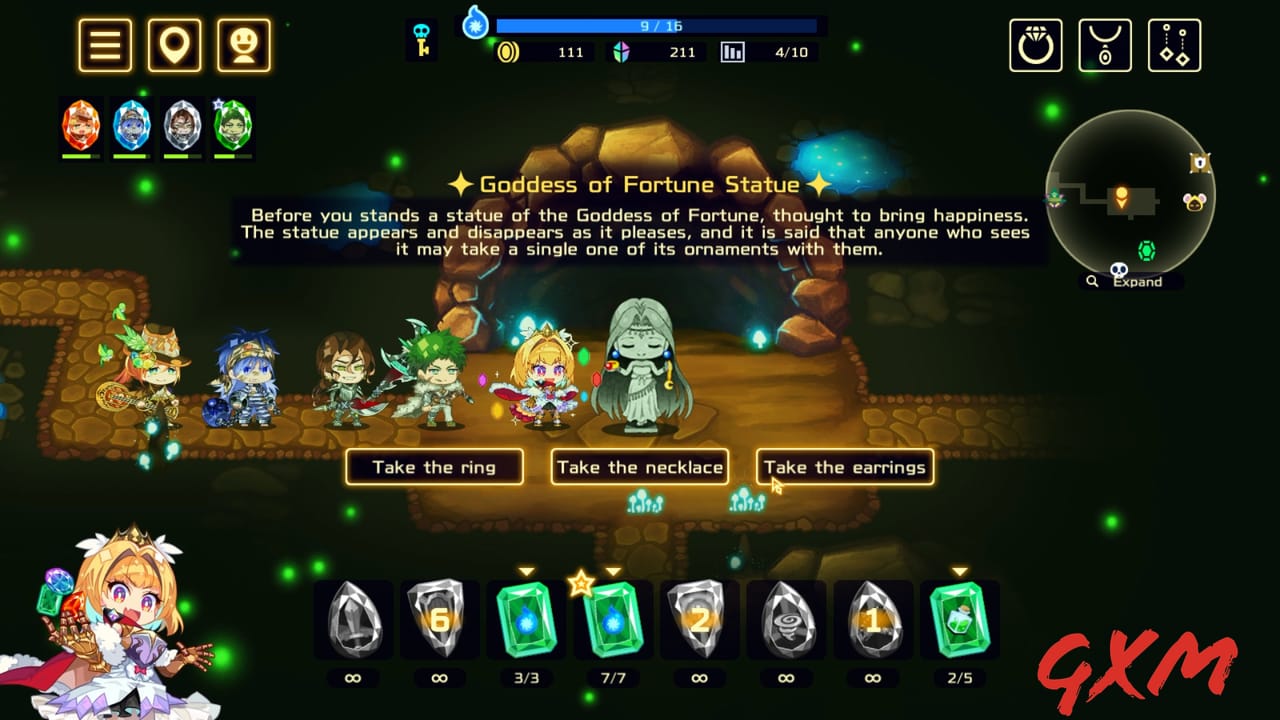Screen dimensions: 1280x720
Task: Open the necklace equipment panel
Action: pos(1105,44)
